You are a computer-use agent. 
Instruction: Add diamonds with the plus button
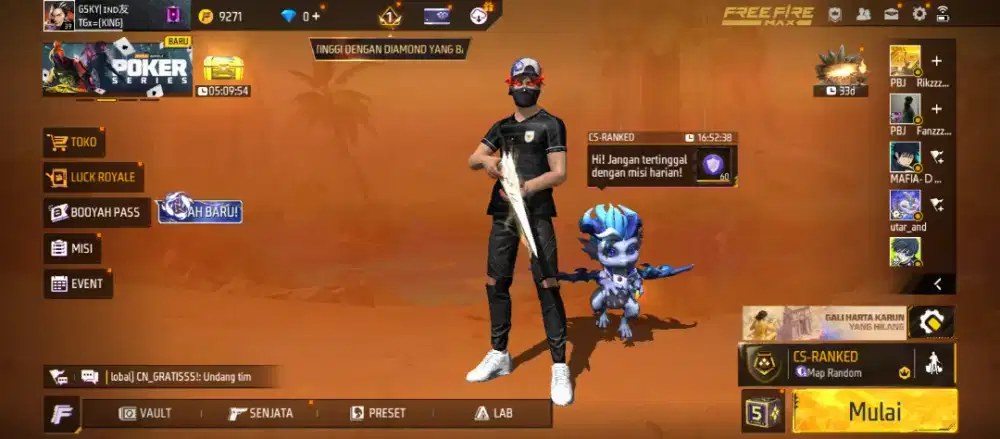tap(317, 16)
